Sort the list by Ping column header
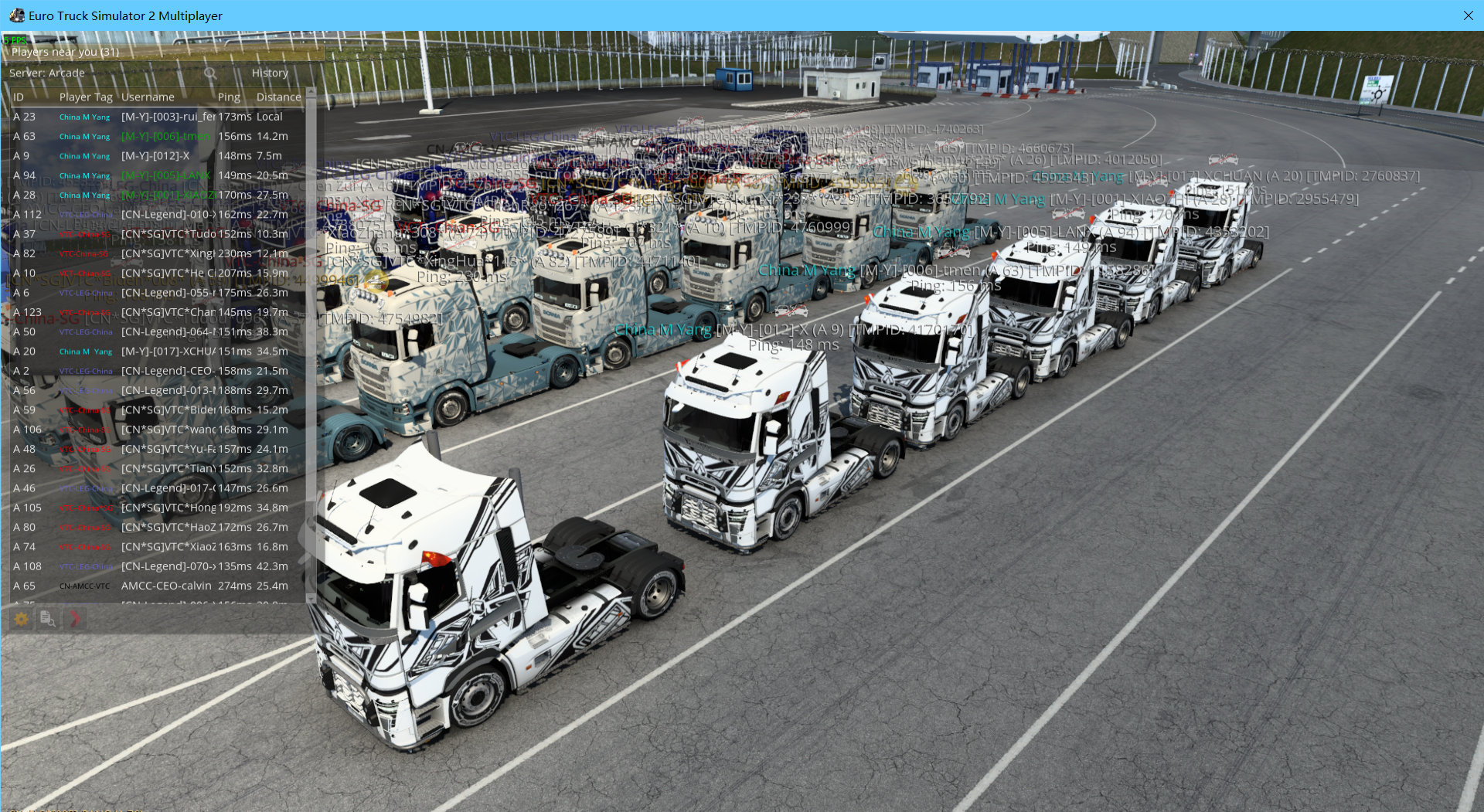 (x=229, y=97)
